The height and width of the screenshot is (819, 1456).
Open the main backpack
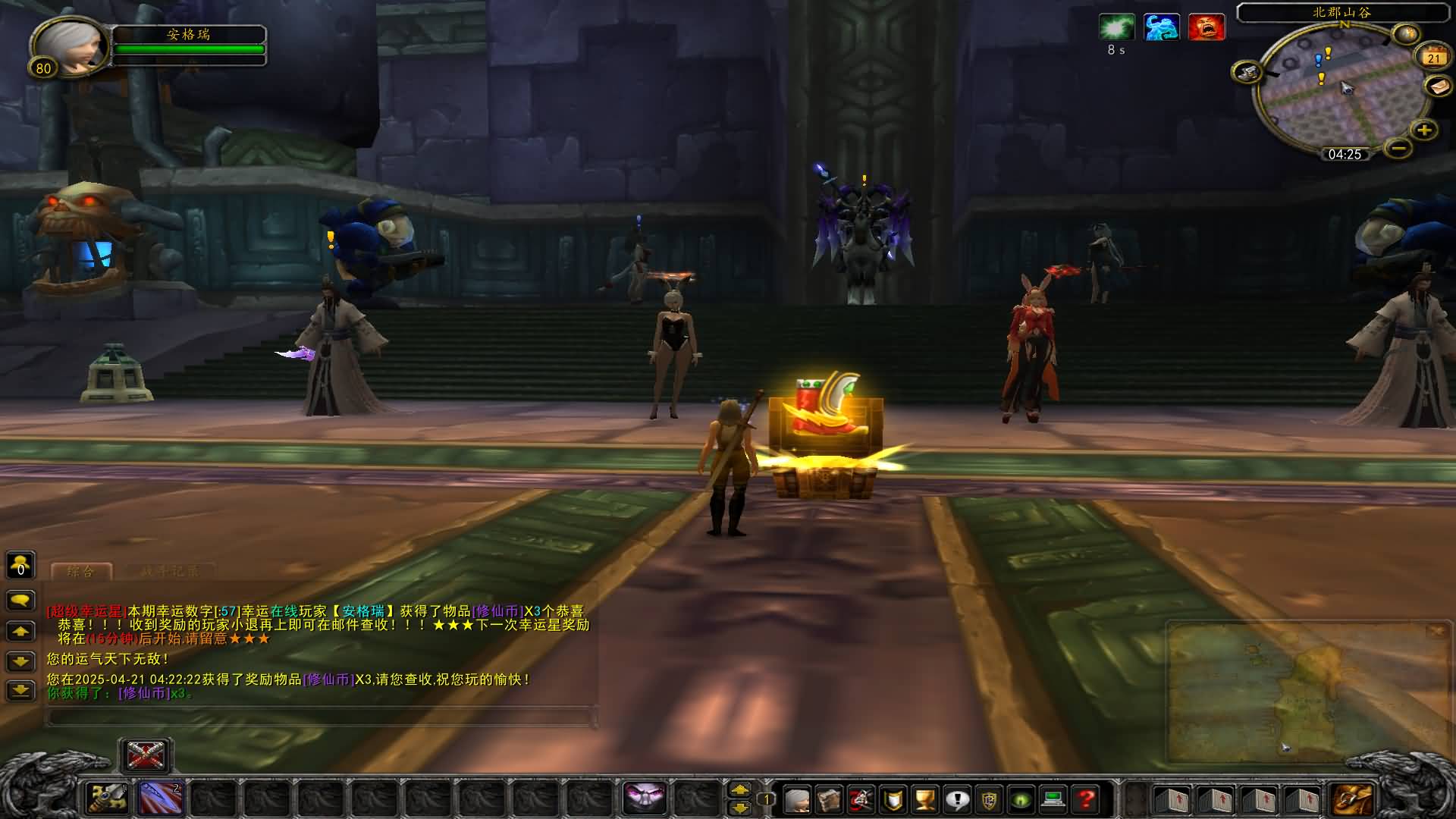pyautogui.click(x=1352, y=799)
